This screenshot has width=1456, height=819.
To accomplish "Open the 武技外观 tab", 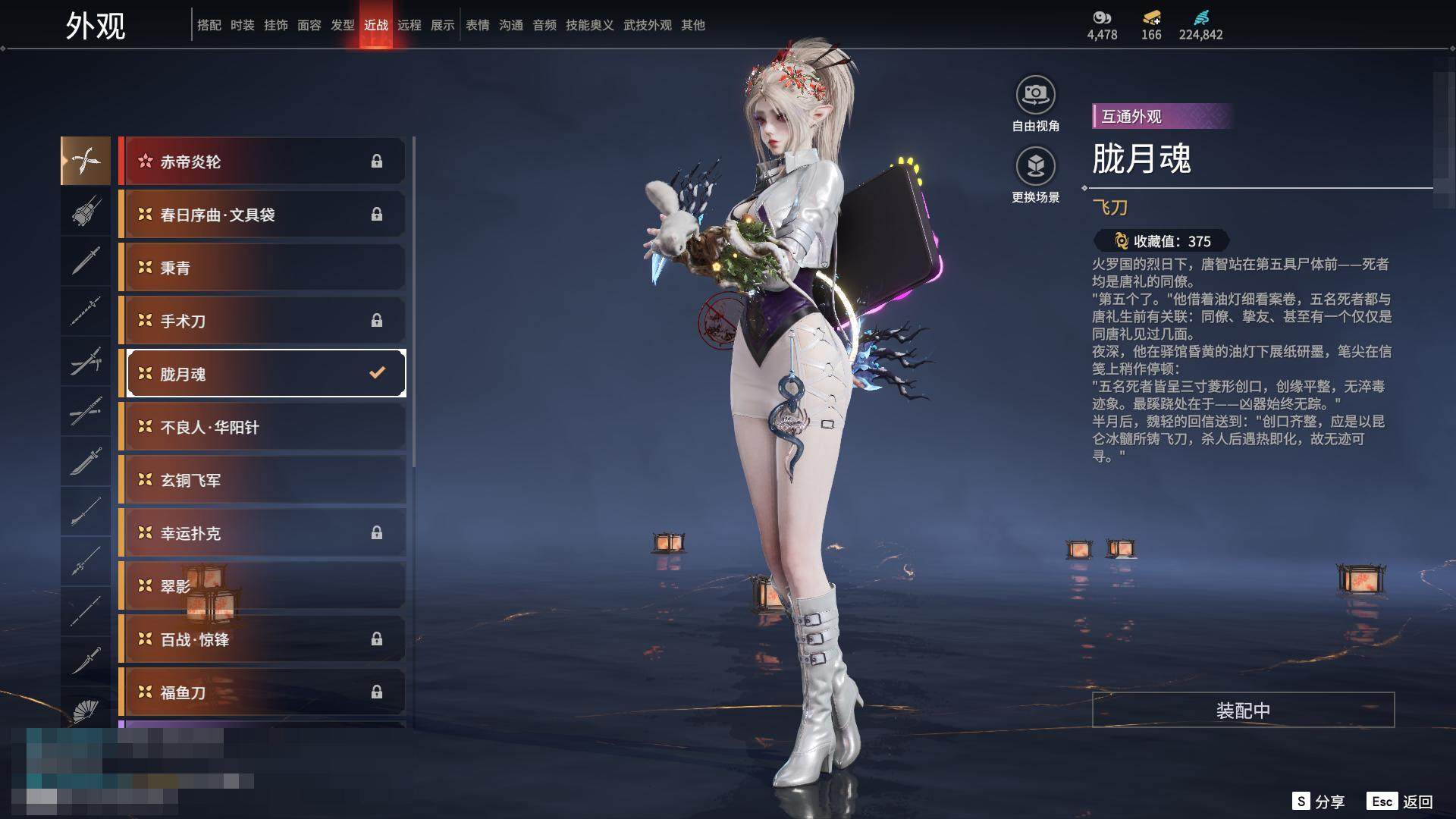I will (648, 25).
